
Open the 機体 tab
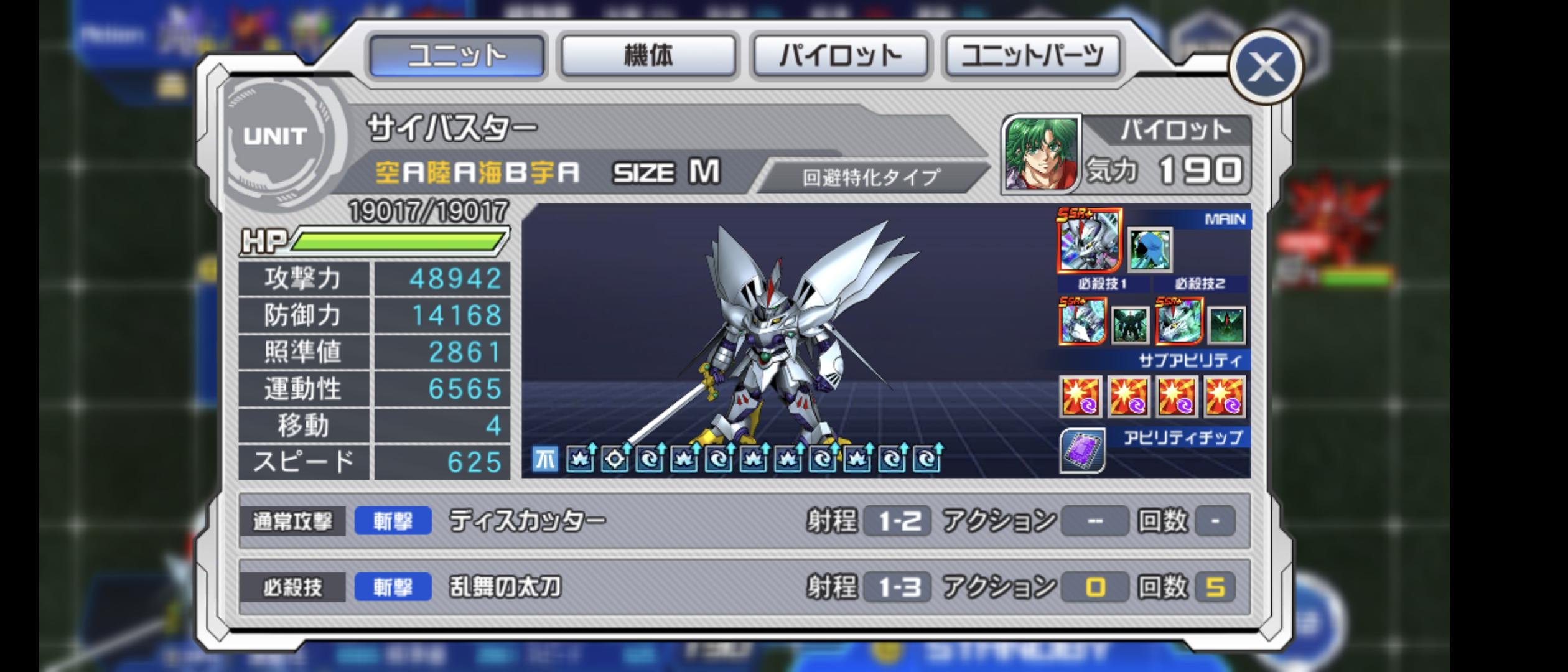pos(648,56)
